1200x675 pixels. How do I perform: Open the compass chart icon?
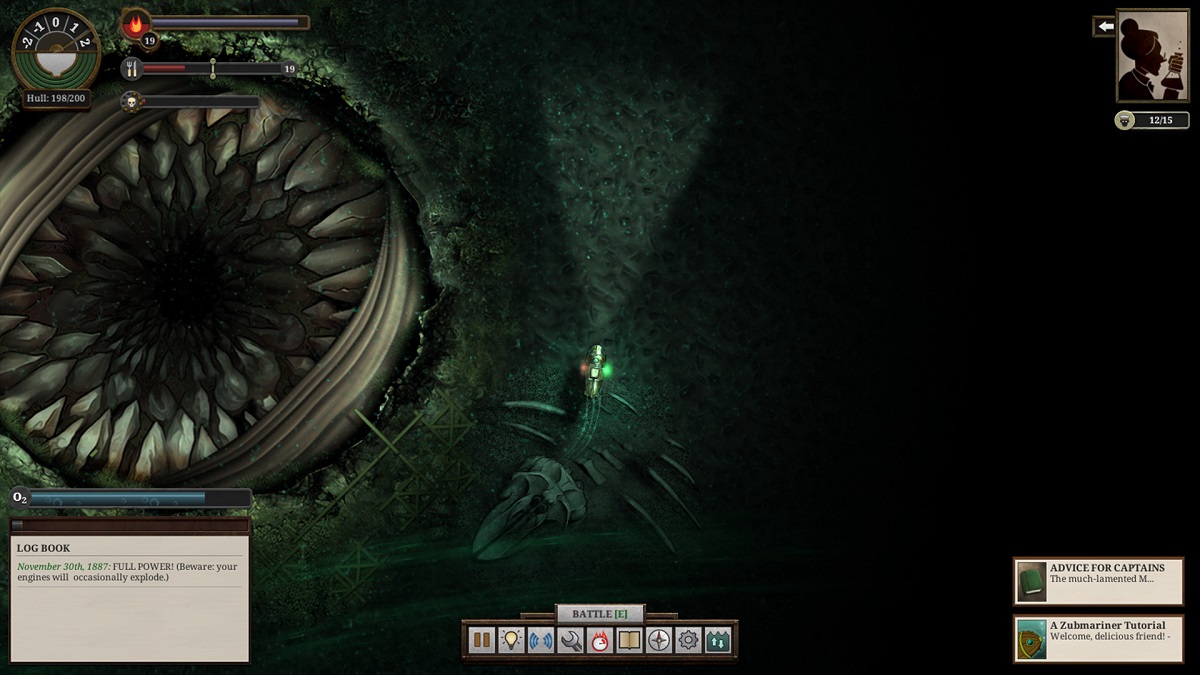click(x=659, y=640)
